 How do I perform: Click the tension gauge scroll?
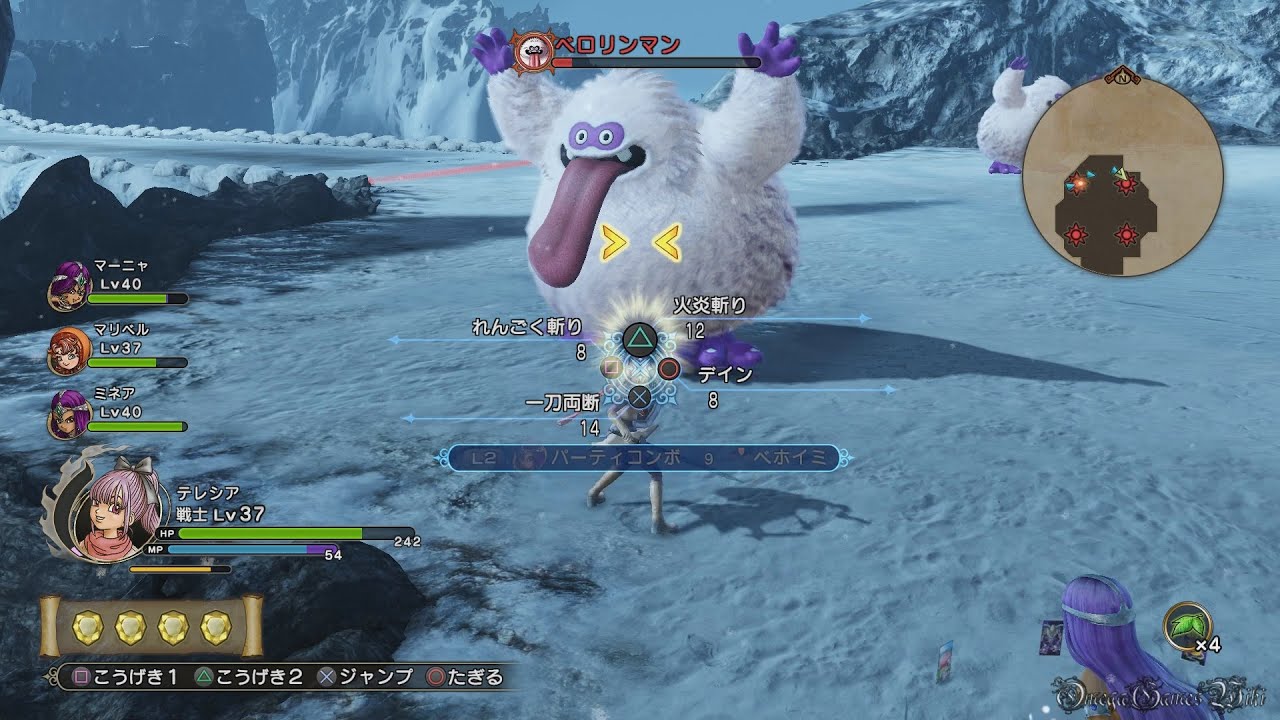click(x=151, y=628)
